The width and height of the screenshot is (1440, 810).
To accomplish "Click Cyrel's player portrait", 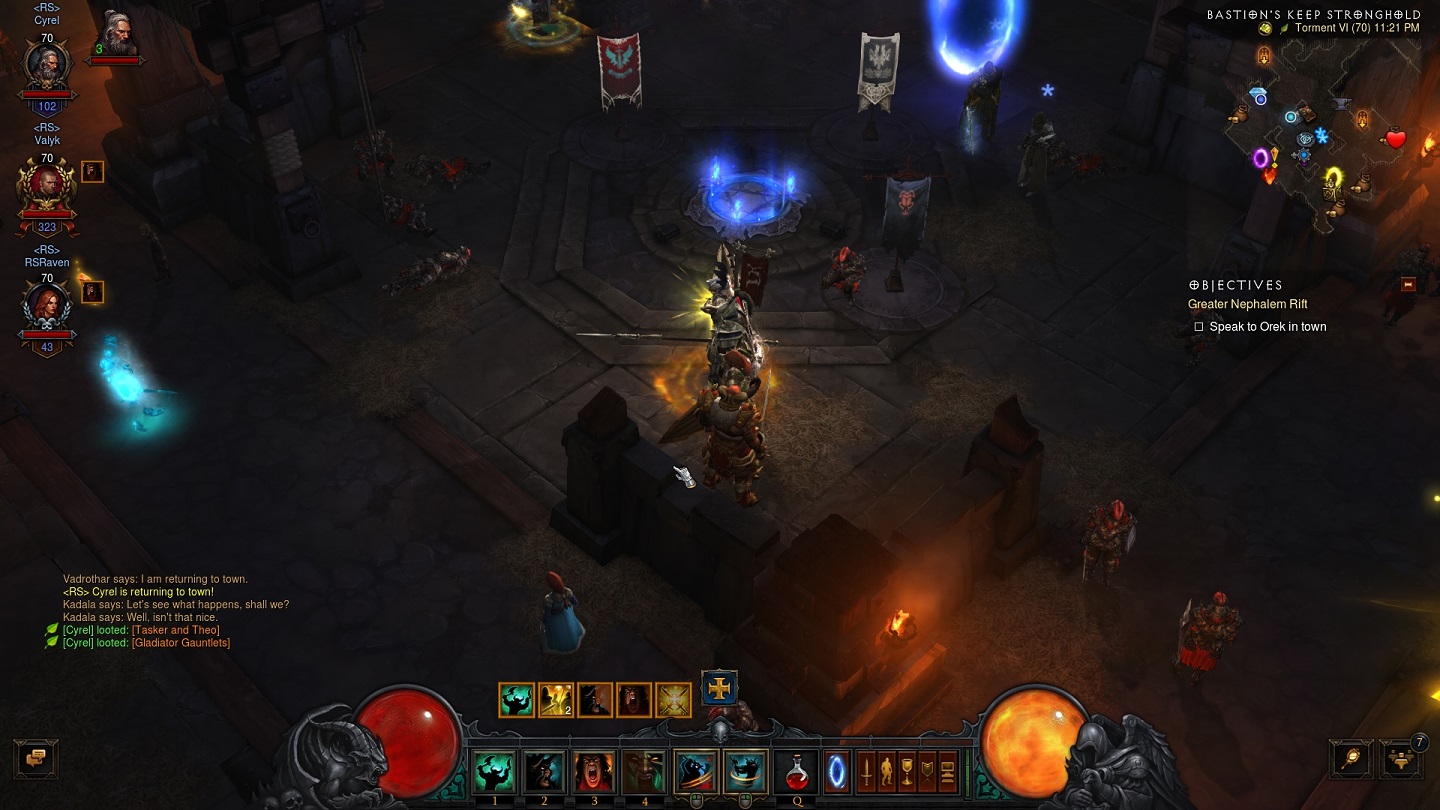I will [47, 67].
